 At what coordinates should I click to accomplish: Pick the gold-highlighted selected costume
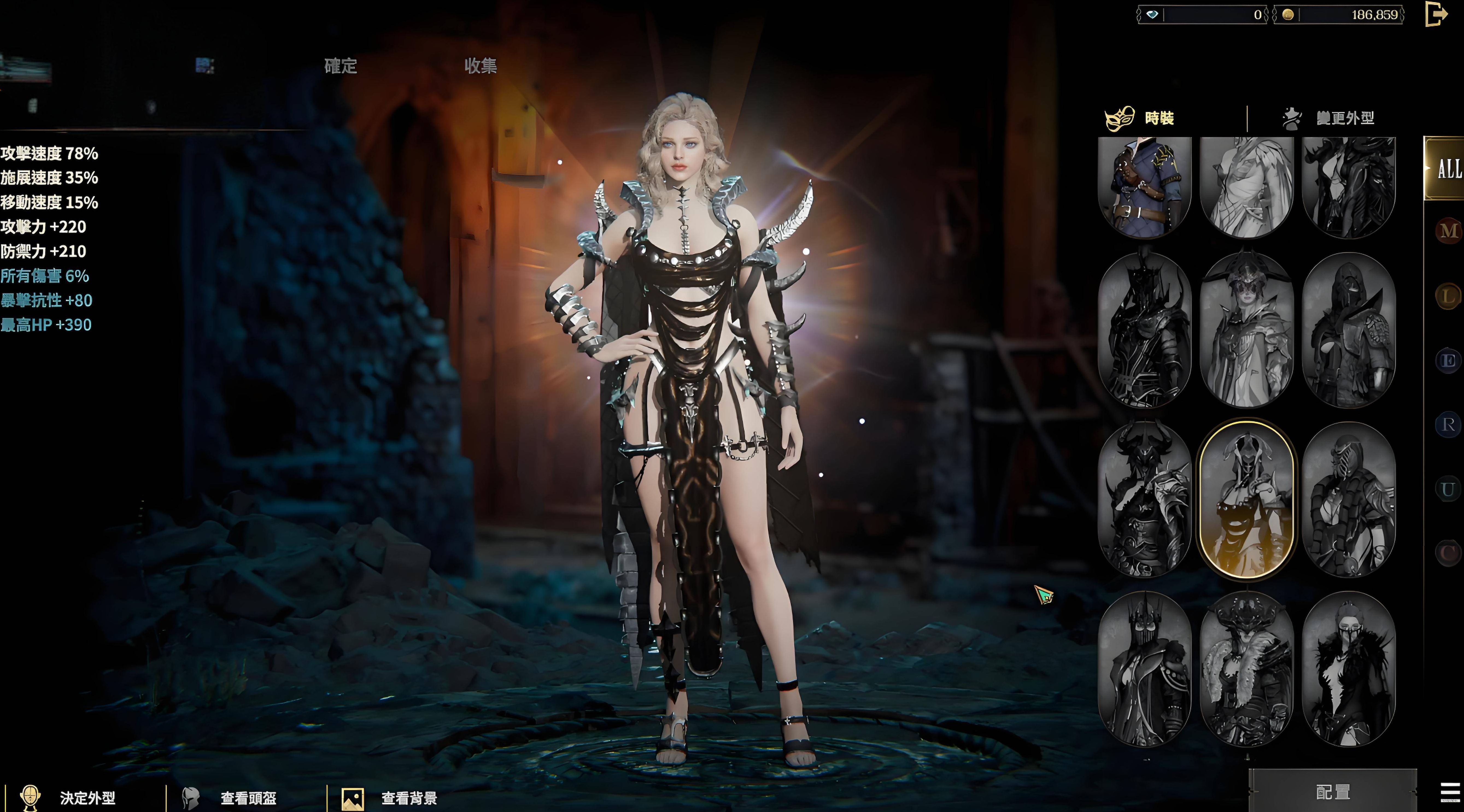[x=1246, y=499]
